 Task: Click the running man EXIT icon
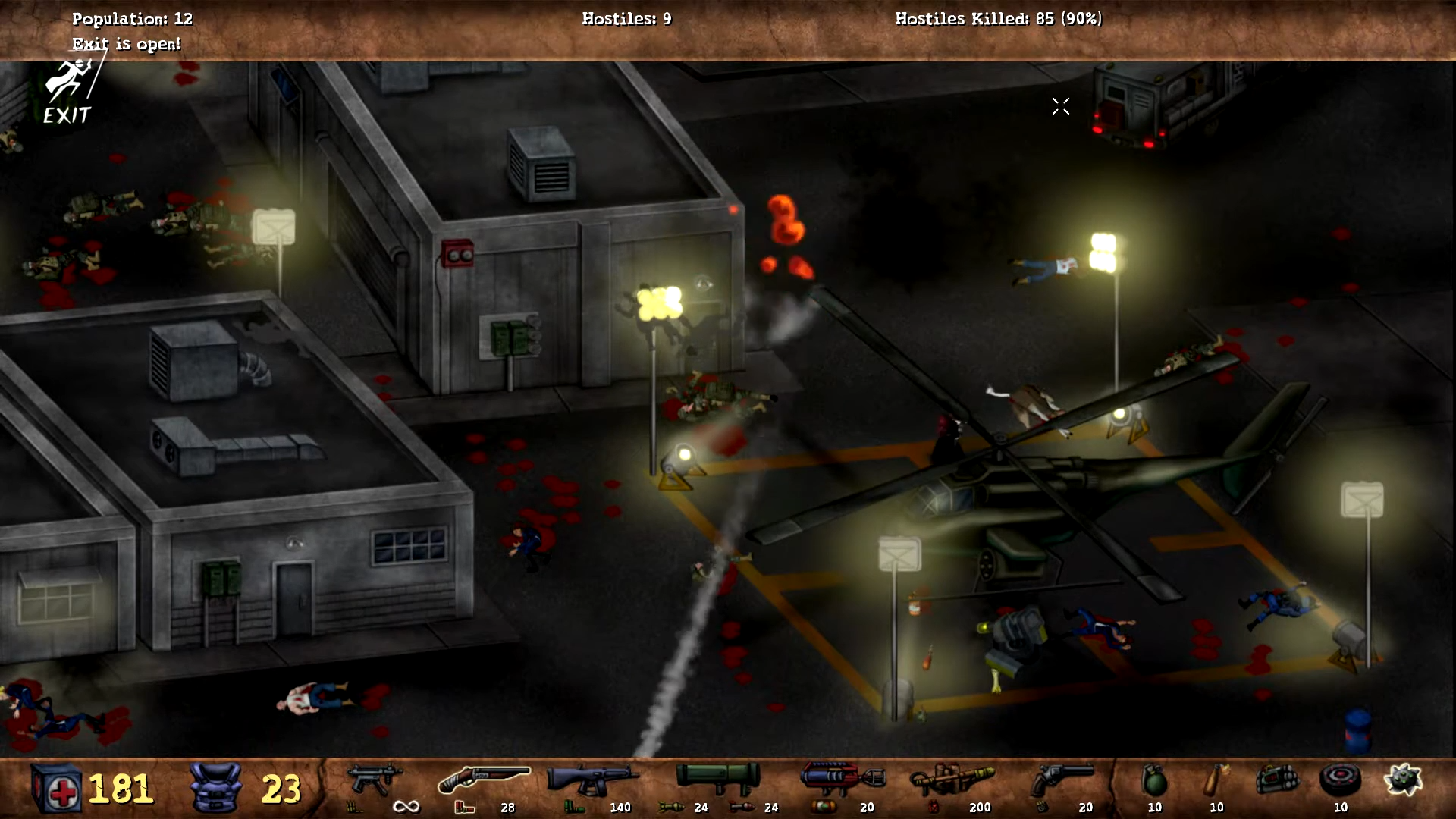coord(68,93)
